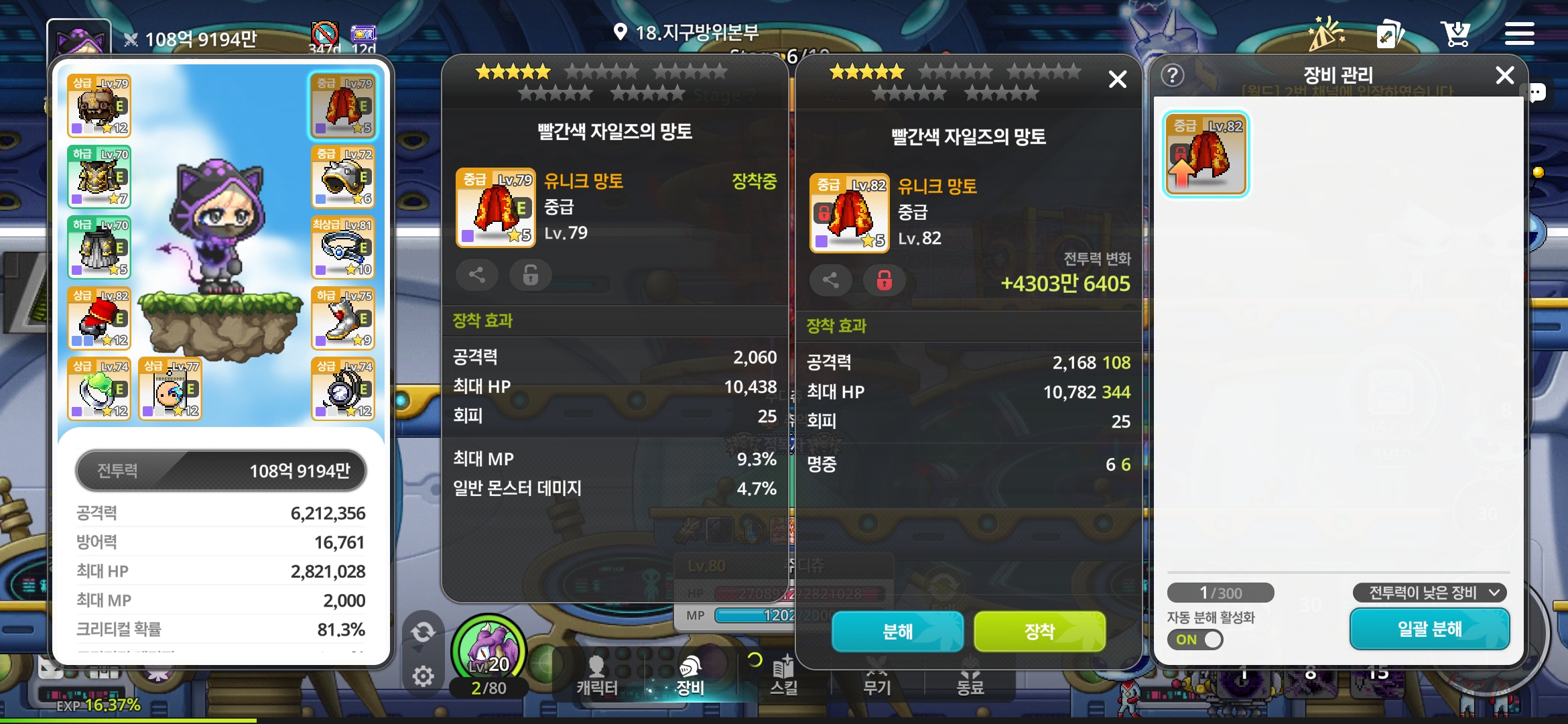This screenshot has width=1568, height=724.
Task: Open the shopping cart shop
Action: 1455,34
